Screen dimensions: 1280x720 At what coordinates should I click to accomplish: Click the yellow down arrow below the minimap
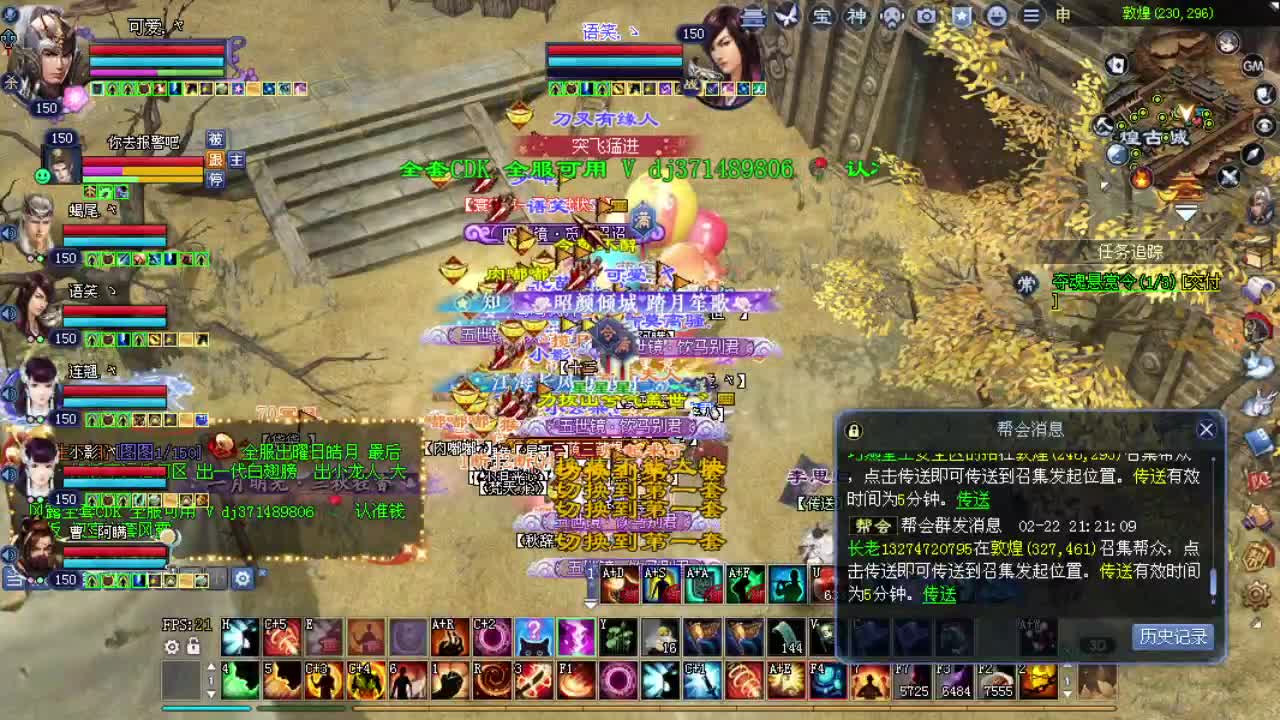[x=1186, y=212]
